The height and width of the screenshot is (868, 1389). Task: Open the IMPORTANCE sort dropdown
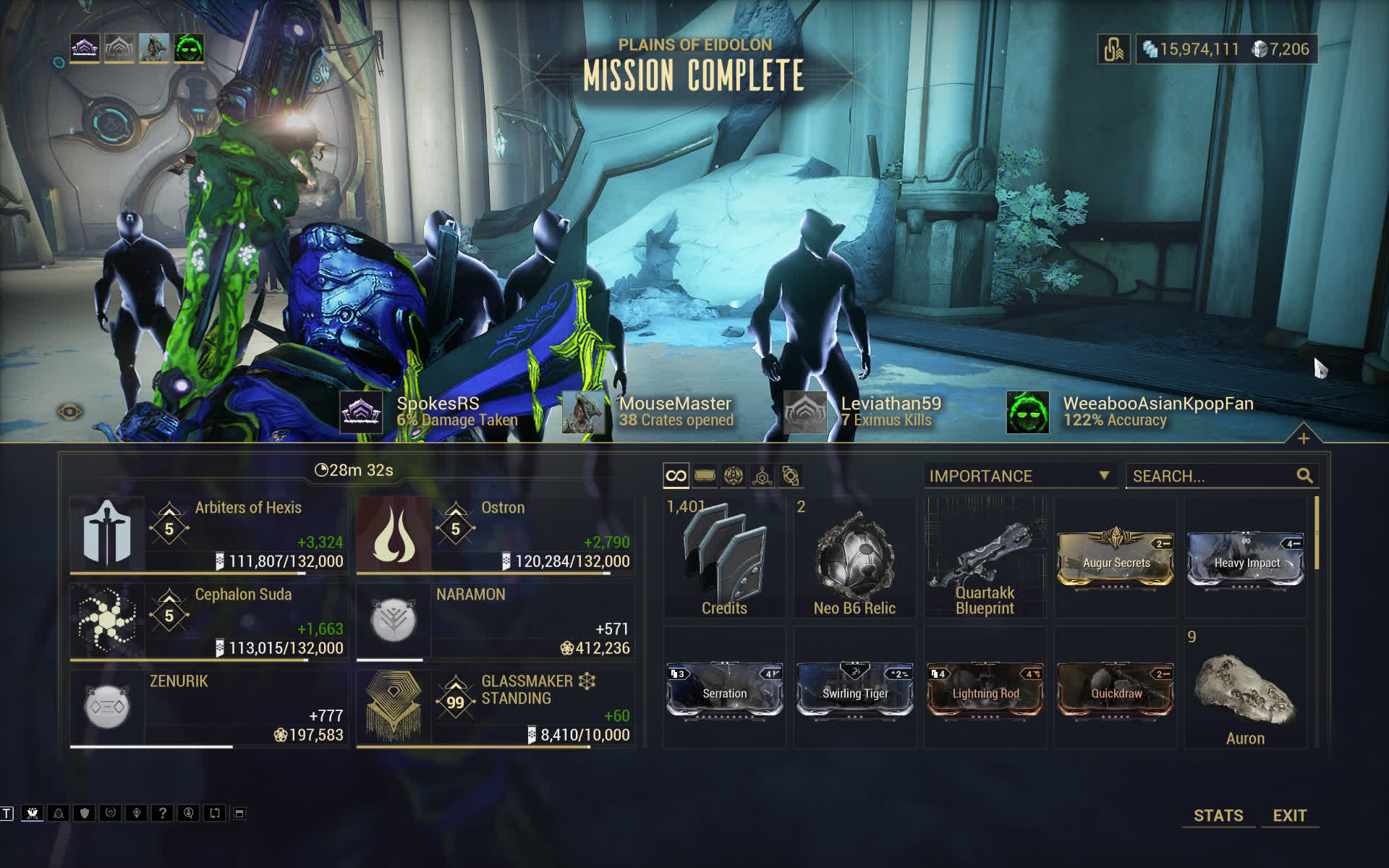1019,476
